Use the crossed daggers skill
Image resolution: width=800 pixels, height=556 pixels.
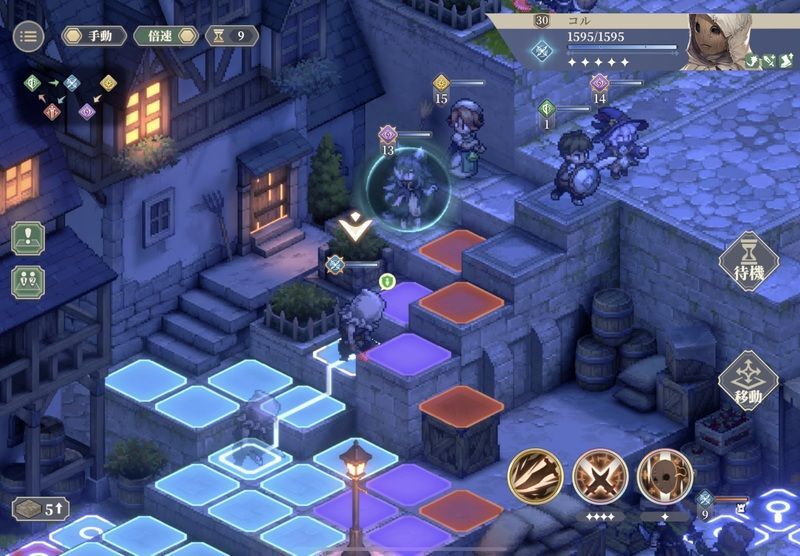[600, 476]
